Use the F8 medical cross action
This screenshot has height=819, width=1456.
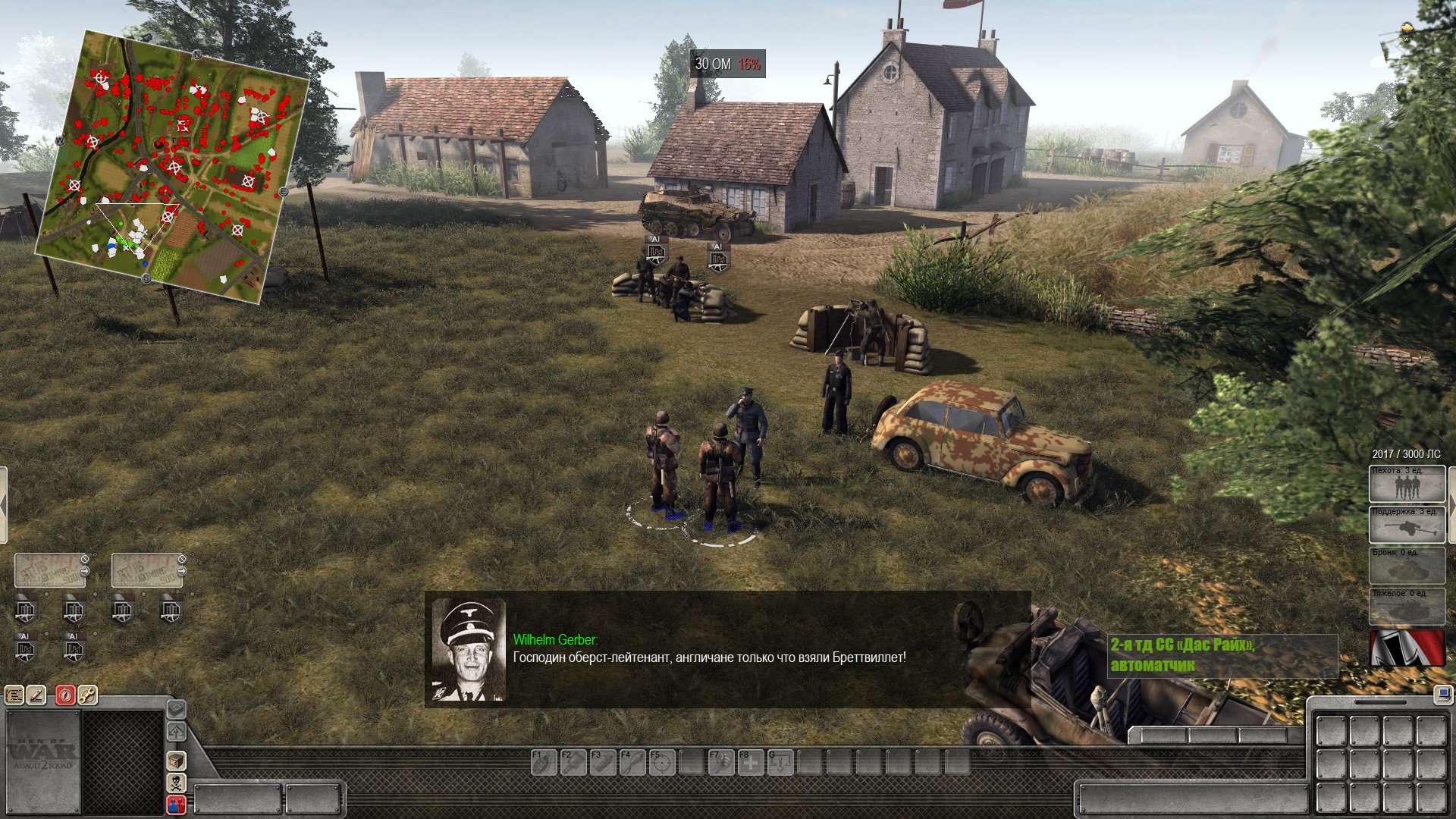(x=751, y=762)
